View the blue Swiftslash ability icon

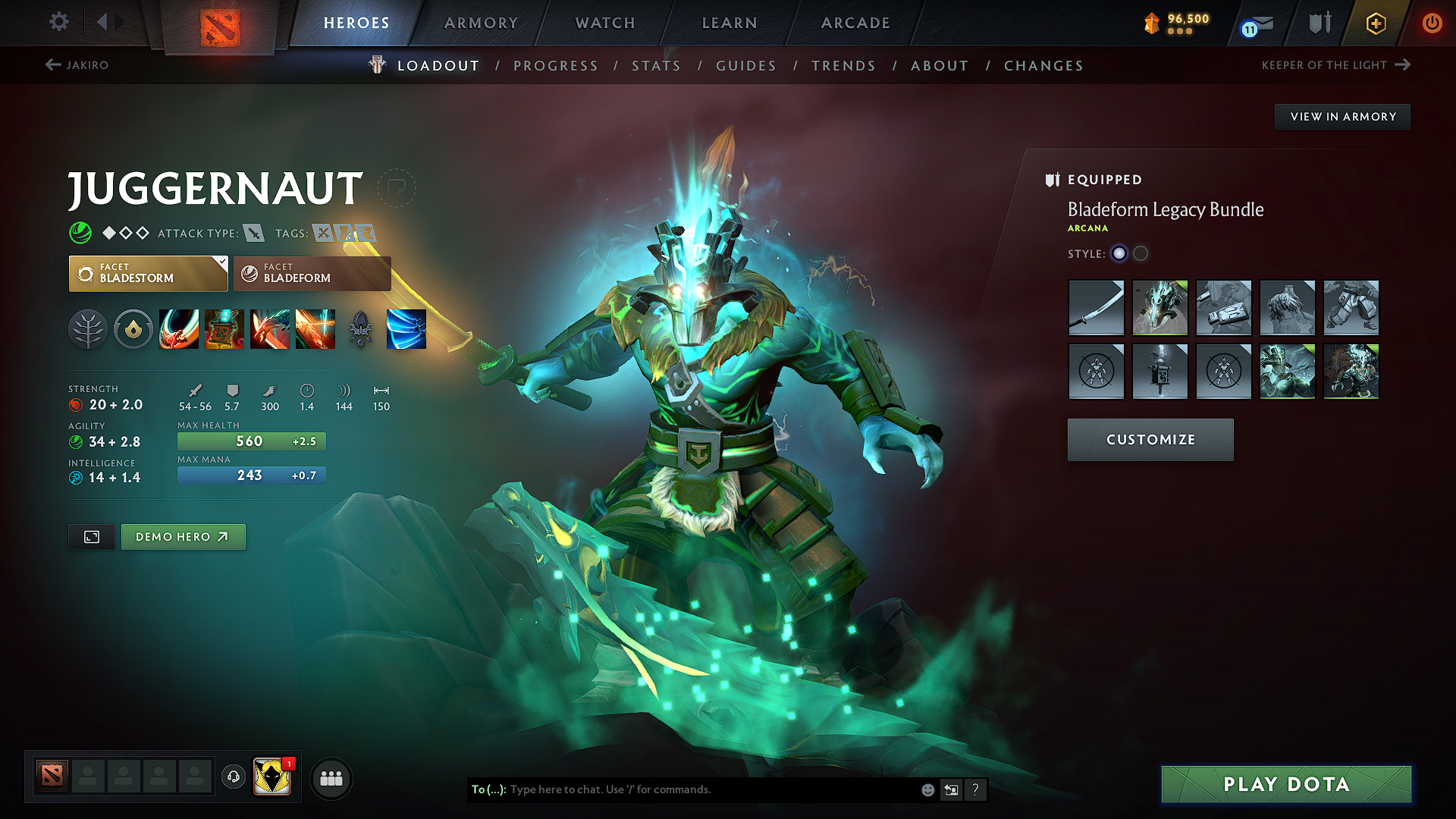(406, 329)
